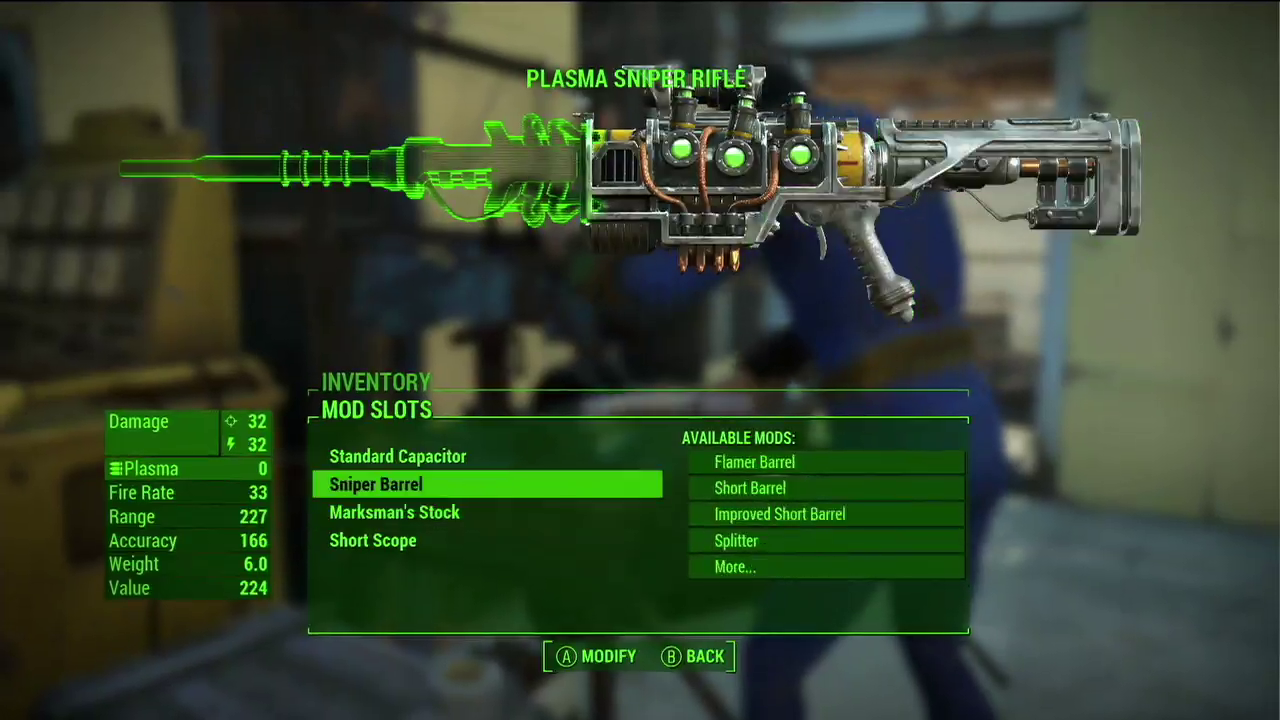Select the Marksman's Stock mod slot
This screenshot has height=720, width=1280.
tap(395, 513)
